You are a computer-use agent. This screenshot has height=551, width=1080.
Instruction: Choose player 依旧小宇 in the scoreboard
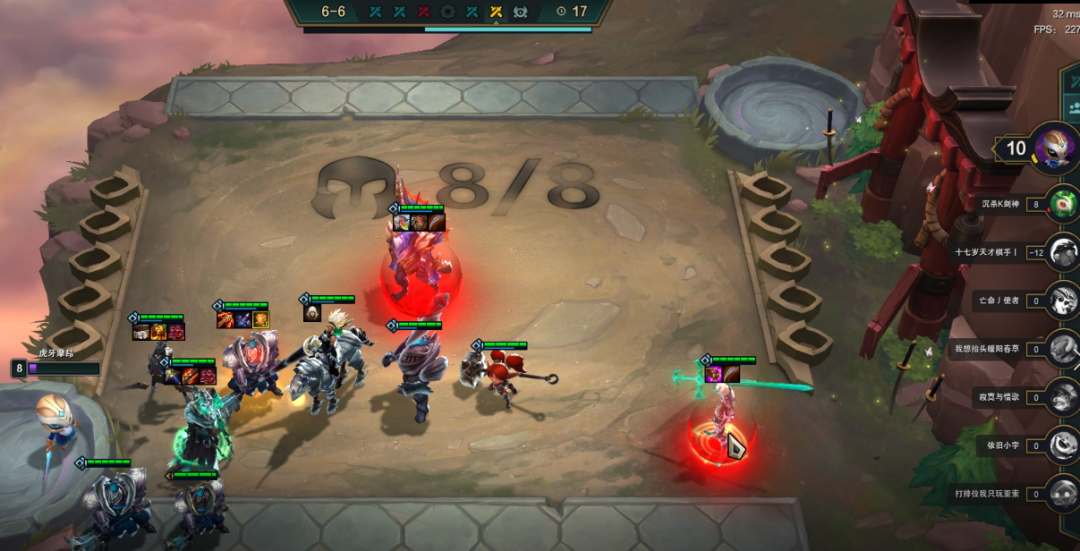tap(1064, 444)
